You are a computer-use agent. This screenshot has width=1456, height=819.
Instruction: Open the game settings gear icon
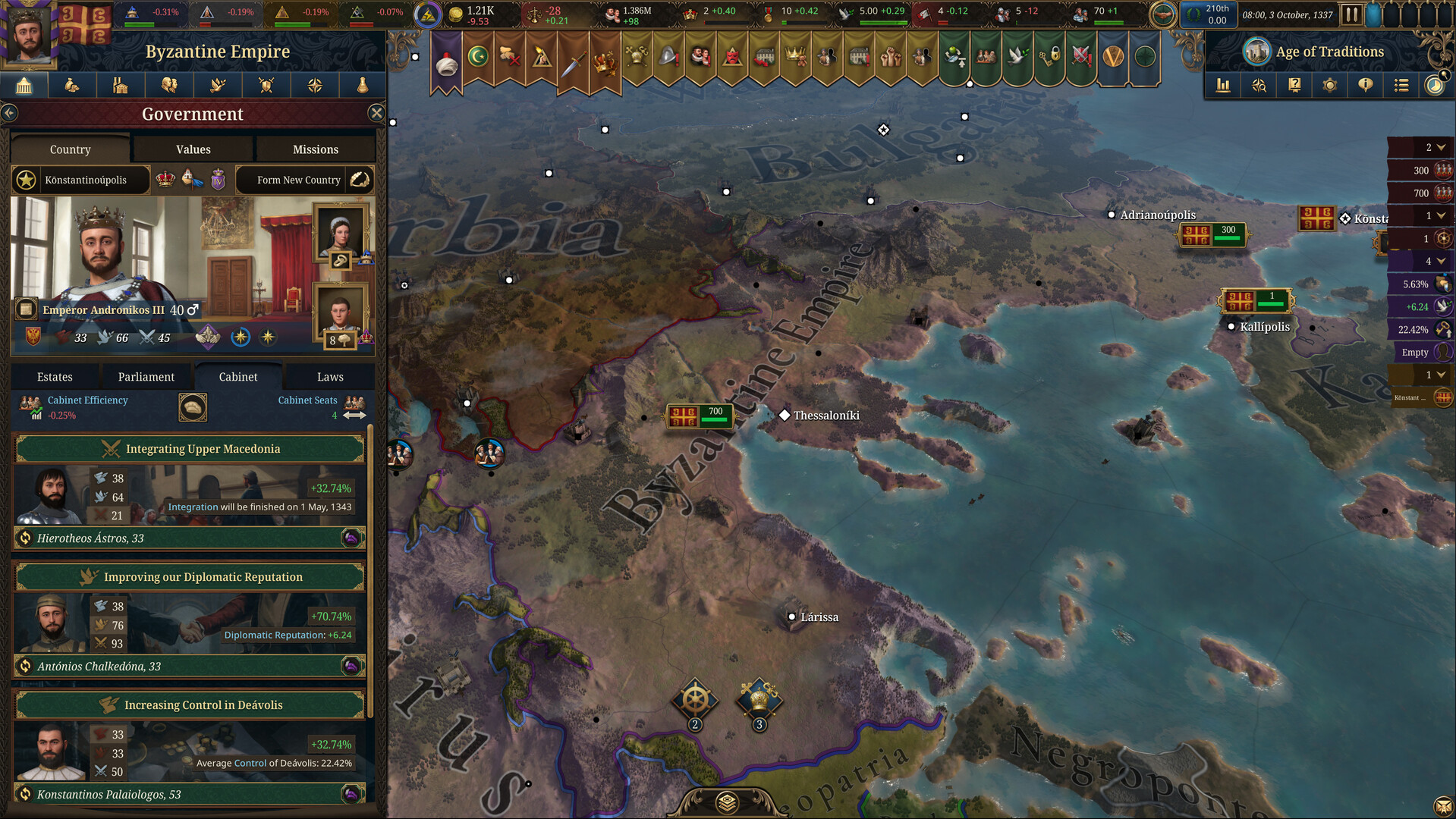(1329, 85)
